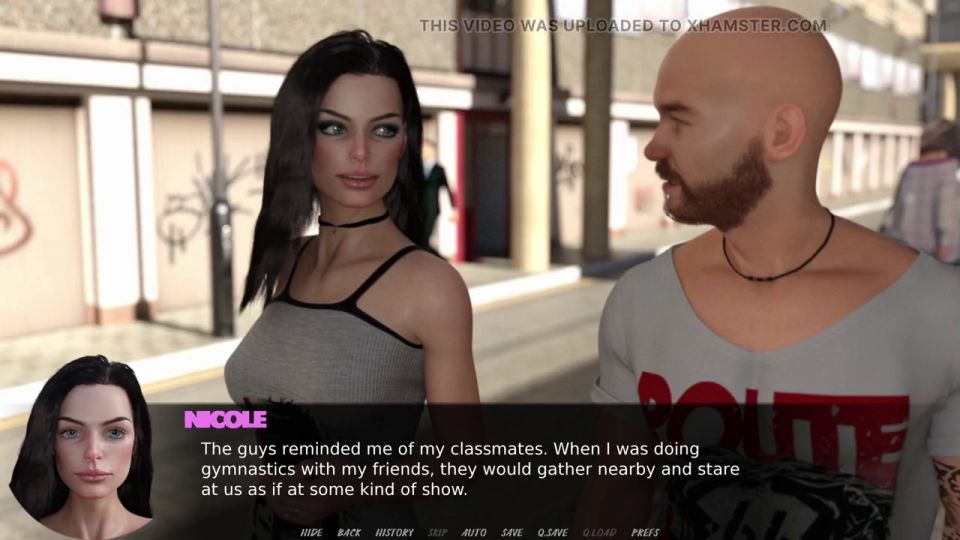Open the Save game menu
960x540 pixels.
pos(512,532)
